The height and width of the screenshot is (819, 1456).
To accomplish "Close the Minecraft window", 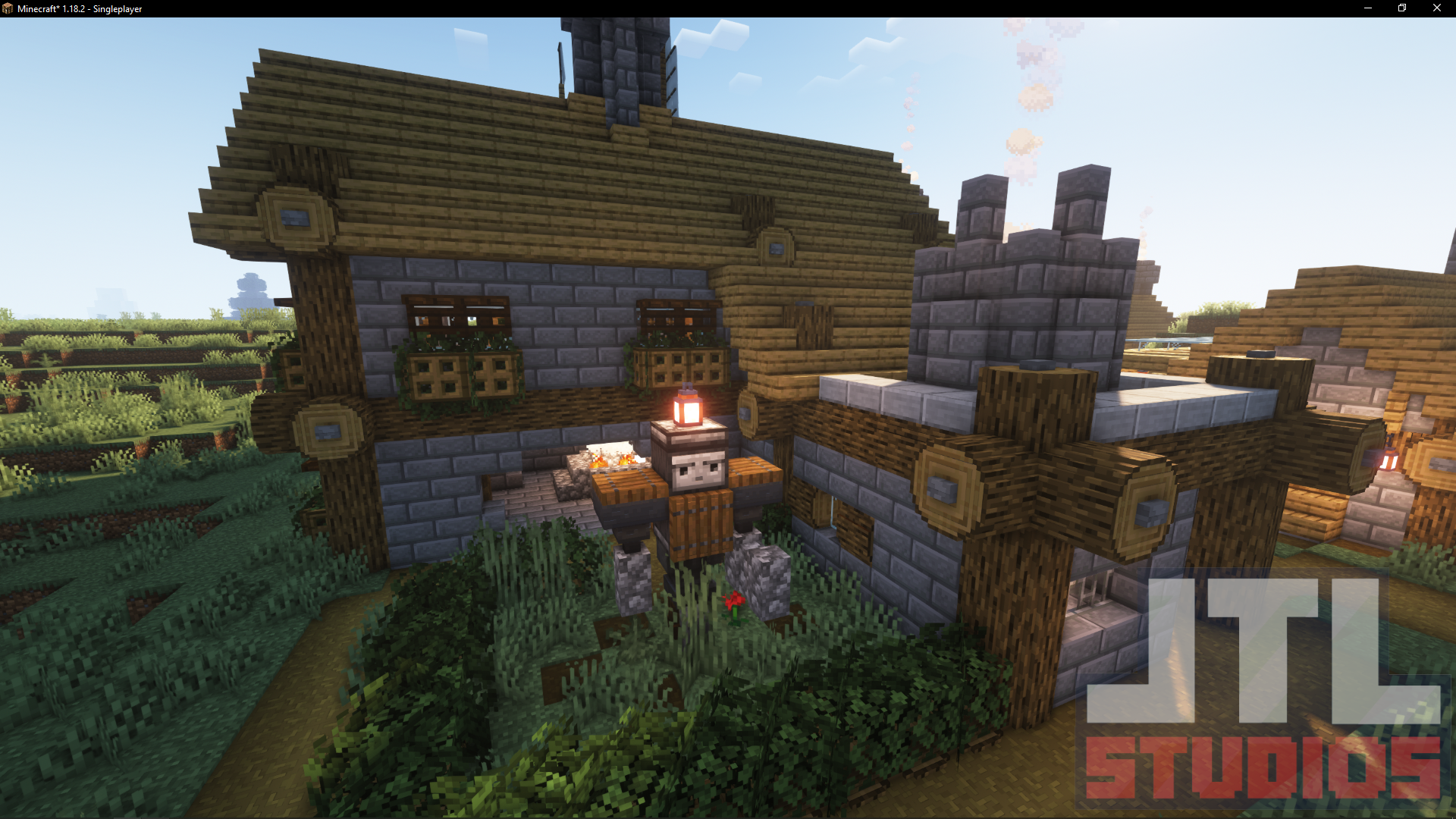I will [x=1437, y=8].
